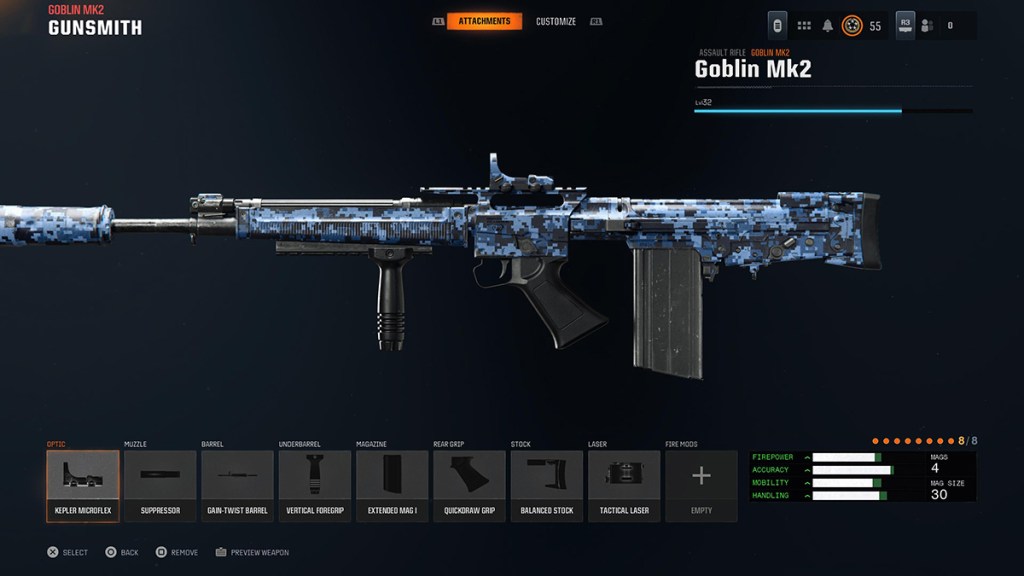Image resolution: width=1024 pixels, height=576 pixels.
Task: Open the Quickdraw Grip rear grip slot
Action: pos(469,485)
